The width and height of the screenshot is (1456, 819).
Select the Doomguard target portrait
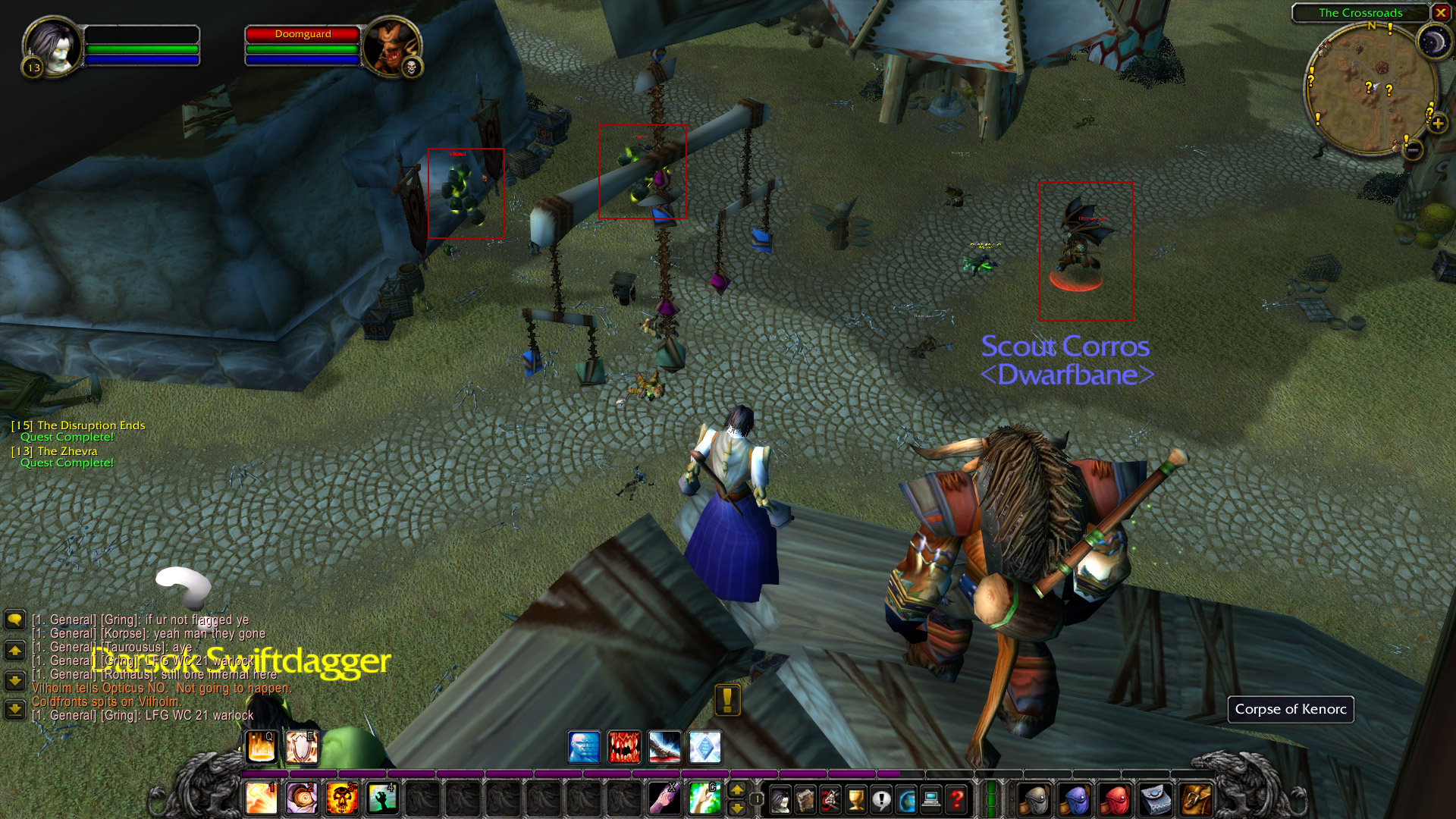390,47
